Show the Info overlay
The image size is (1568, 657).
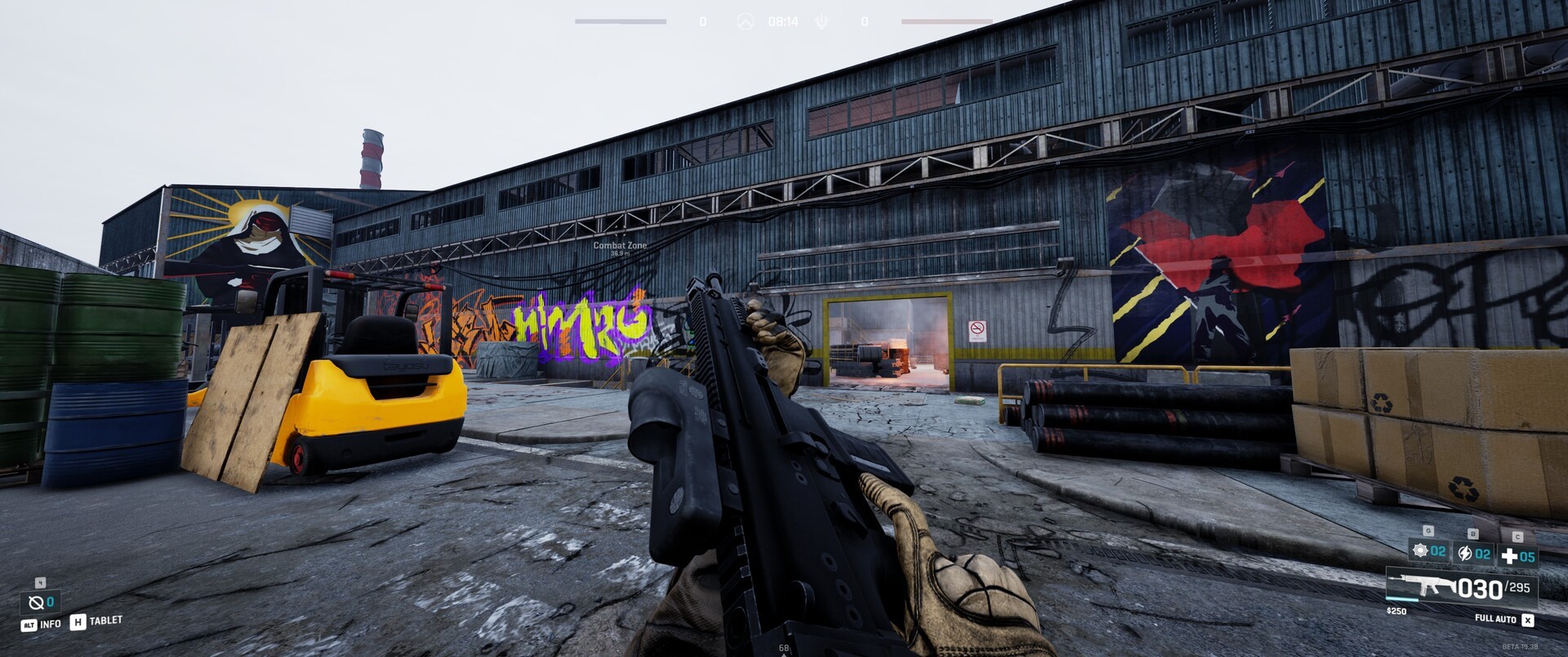[x=41, y=624]
